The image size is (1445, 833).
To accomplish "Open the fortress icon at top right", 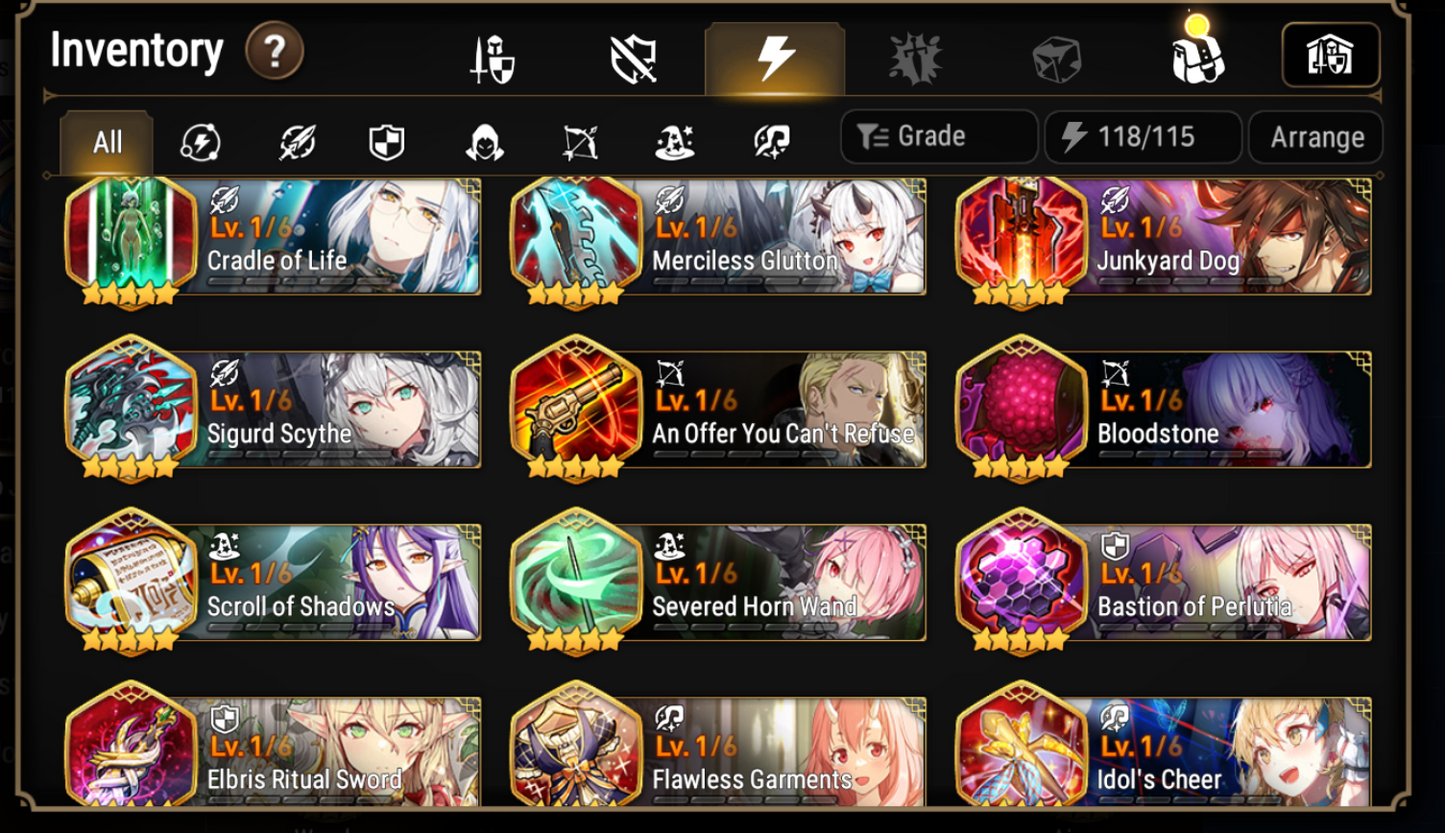I will [x=1330, y=57].
